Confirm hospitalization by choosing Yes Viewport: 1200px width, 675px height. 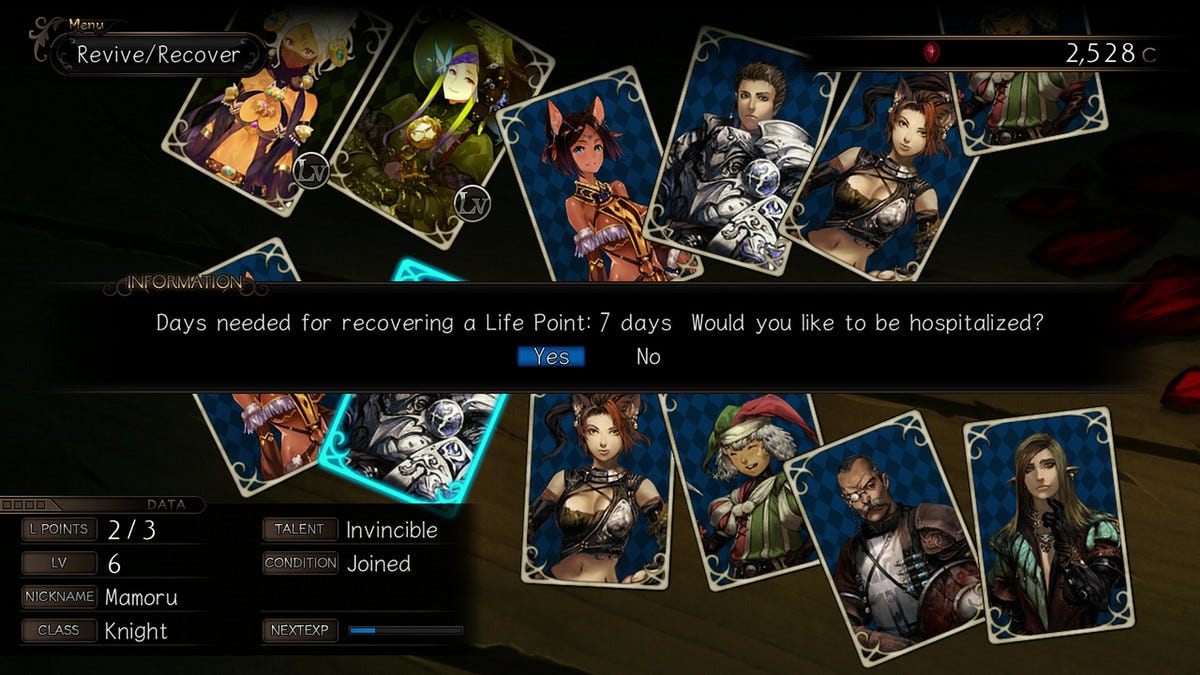pyautogui.click(x=551, y=357)
